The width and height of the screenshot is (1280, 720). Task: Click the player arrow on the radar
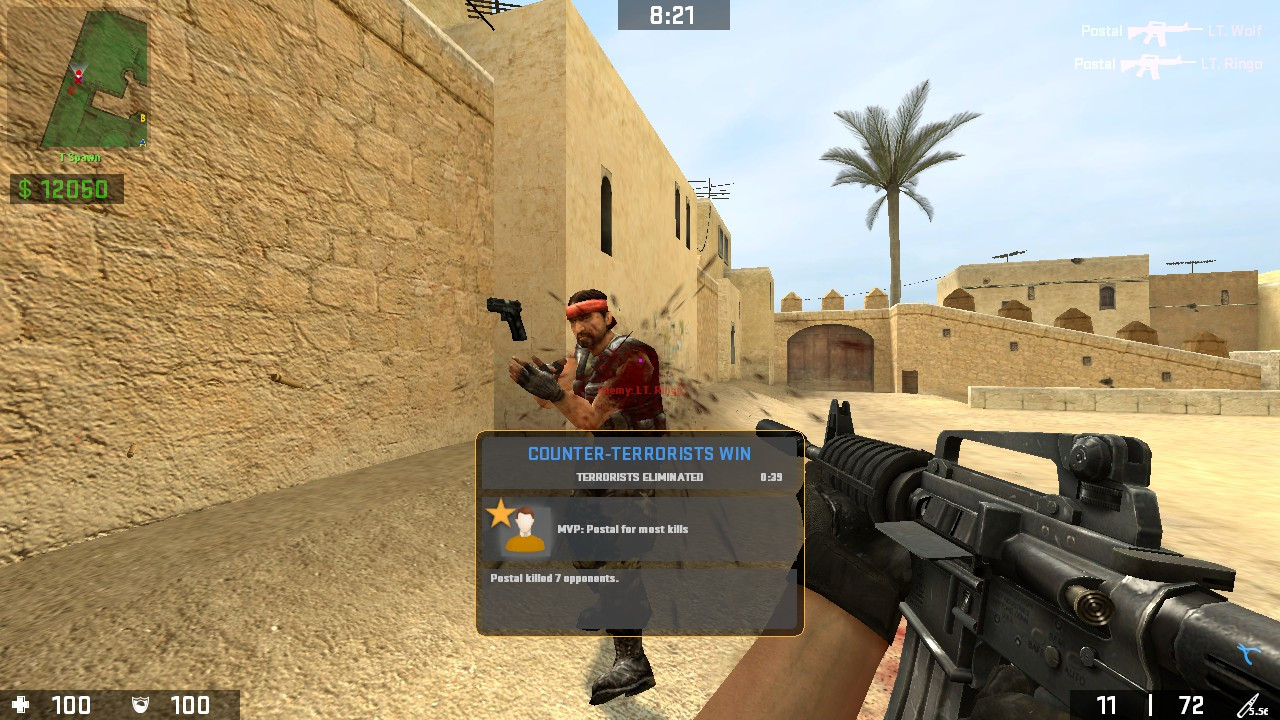(80, 78)
